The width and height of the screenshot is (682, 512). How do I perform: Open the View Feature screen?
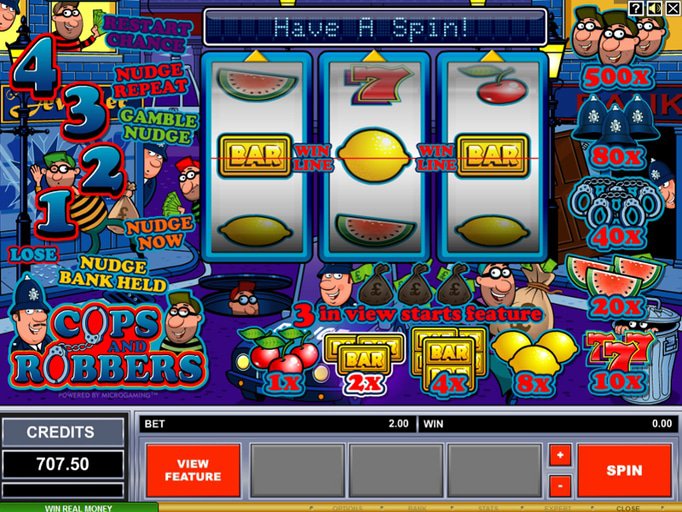pos(193,470)
